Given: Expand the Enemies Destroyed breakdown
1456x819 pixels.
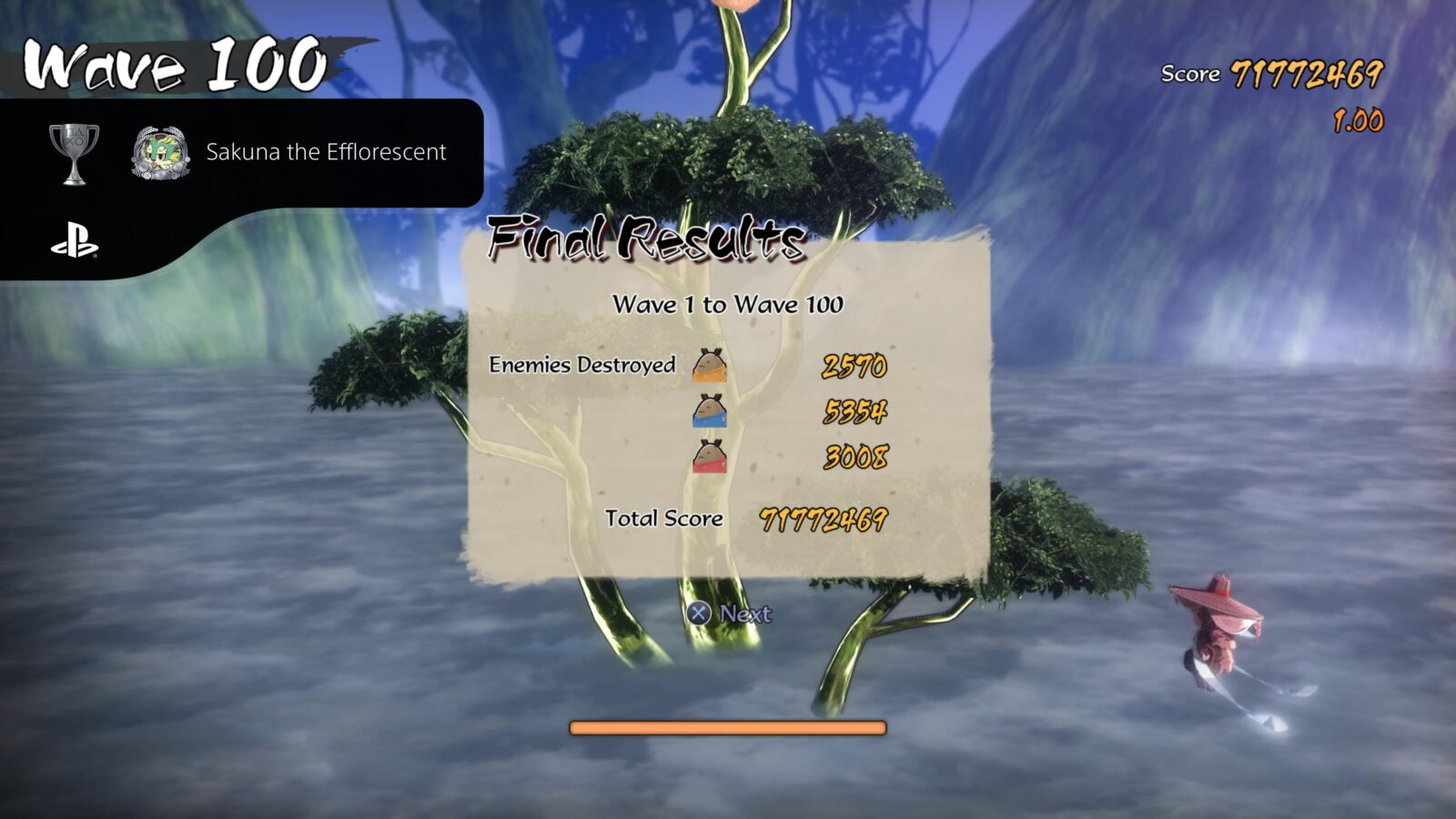Looking at the screenshot, I should 582,366.
